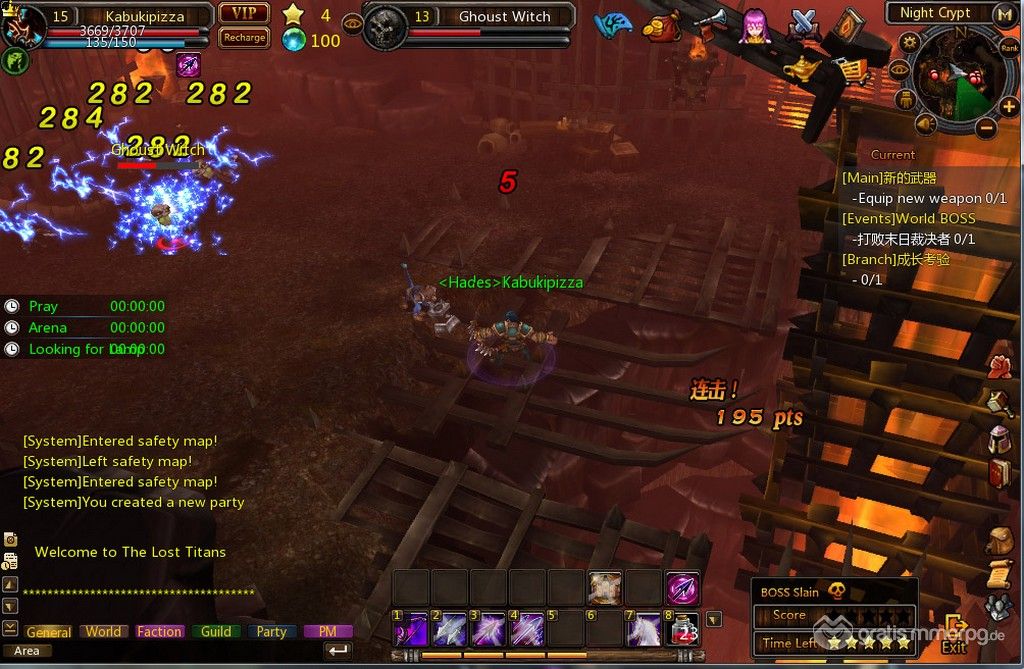Click the gear settings icon near minimap

tap(909, 42)
